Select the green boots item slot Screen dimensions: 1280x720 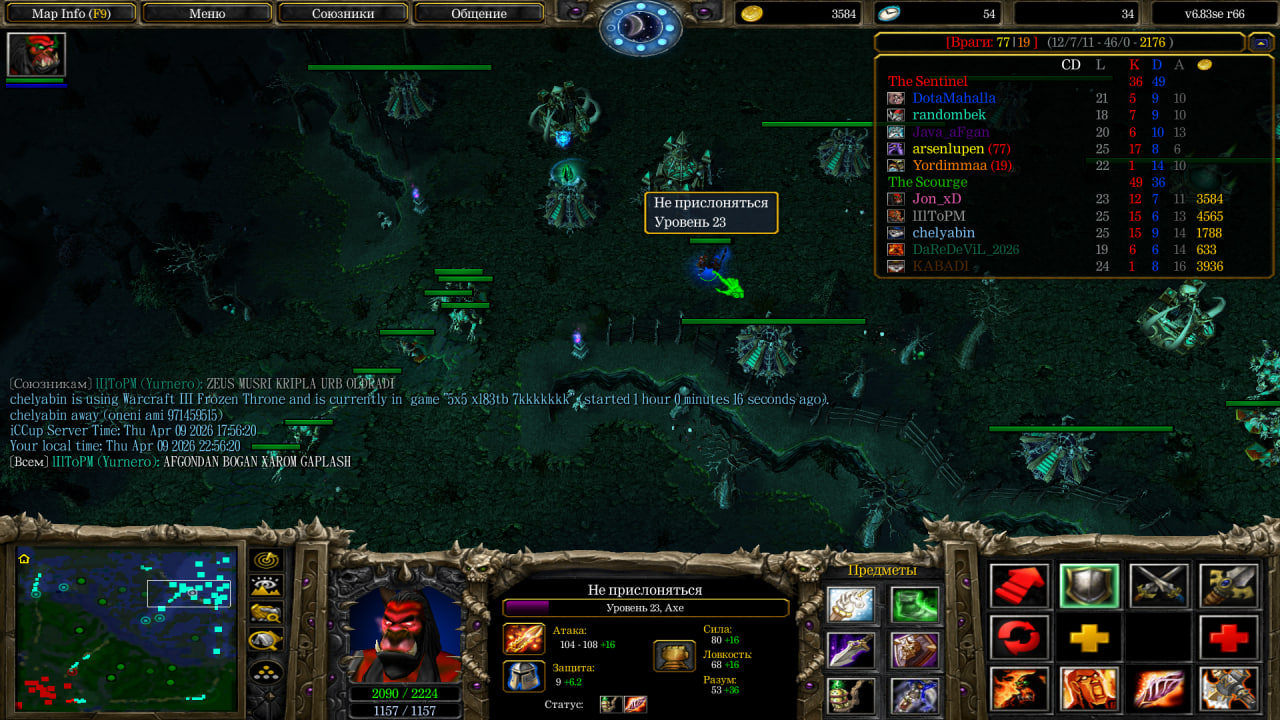pos(915,605)
